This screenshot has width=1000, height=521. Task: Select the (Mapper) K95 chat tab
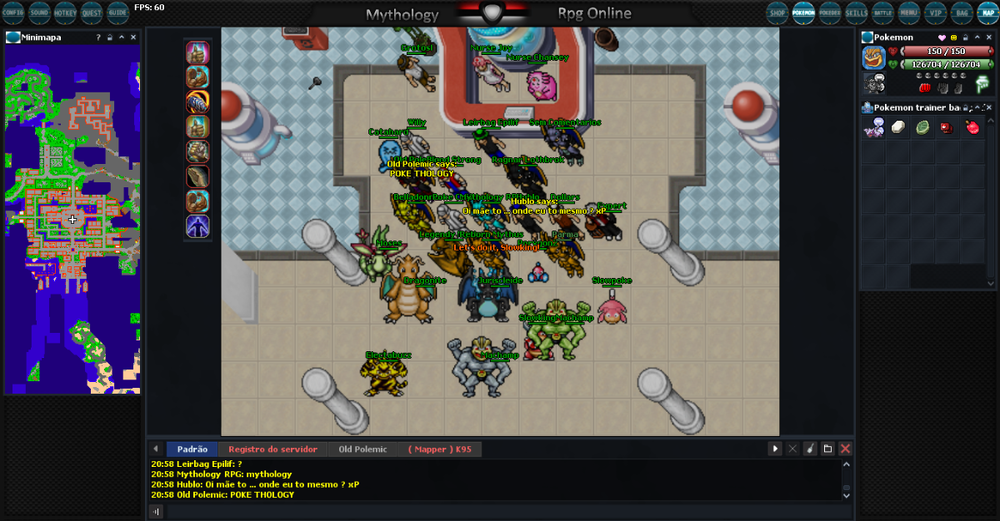click(439, 450)
